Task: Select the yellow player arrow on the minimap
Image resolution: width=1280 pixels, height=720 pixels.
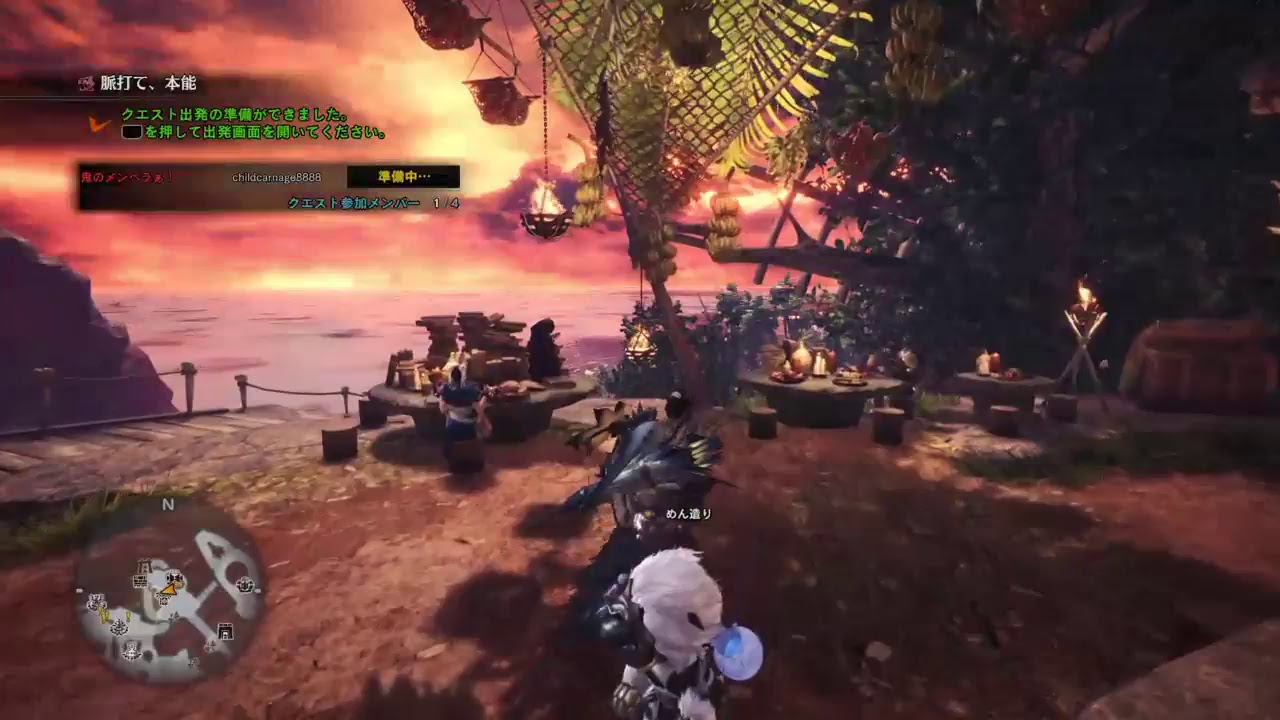Action: coord(168,590)
